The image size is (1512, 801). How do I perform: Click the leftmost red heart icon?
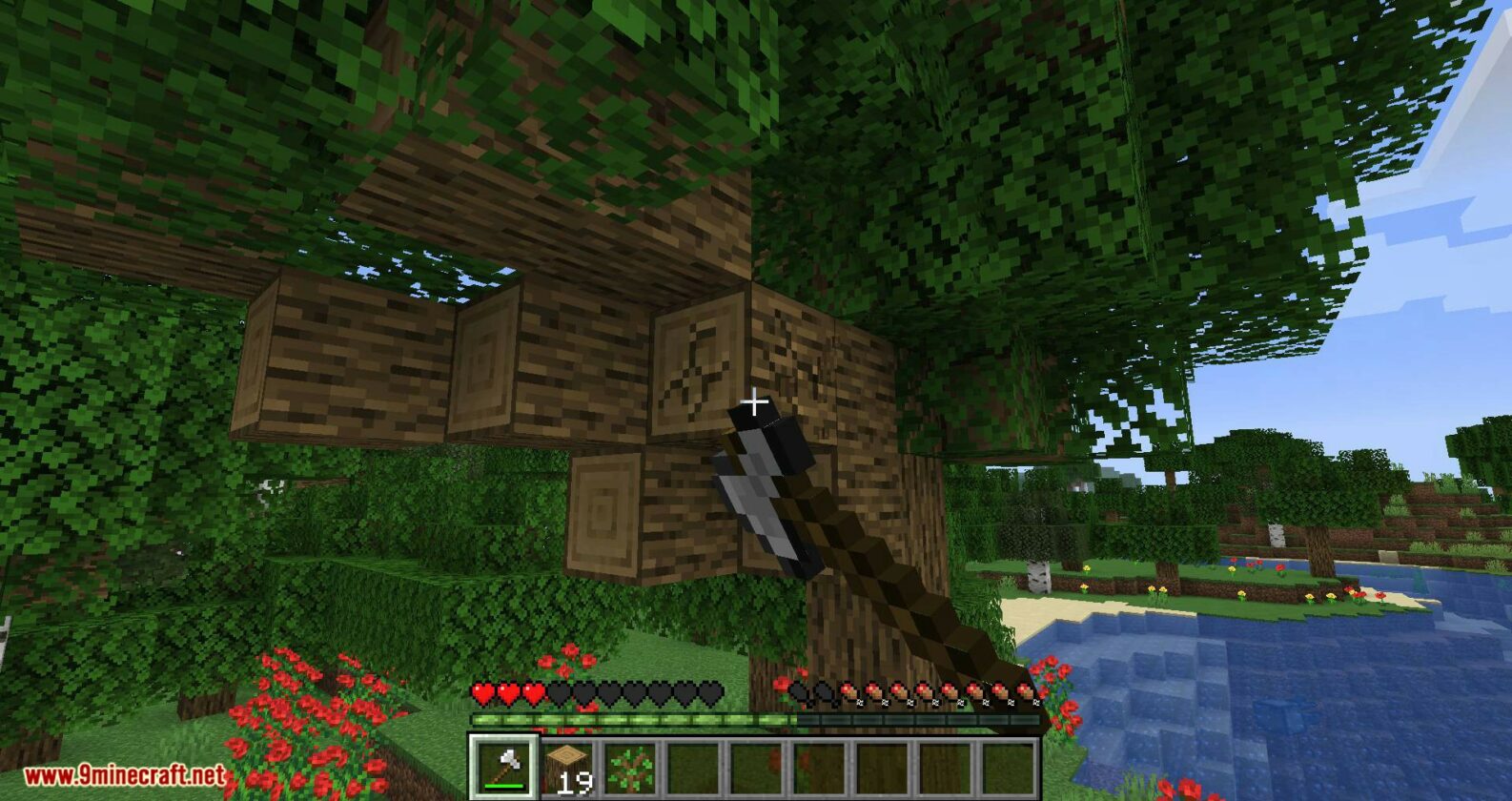click(482, 692)
